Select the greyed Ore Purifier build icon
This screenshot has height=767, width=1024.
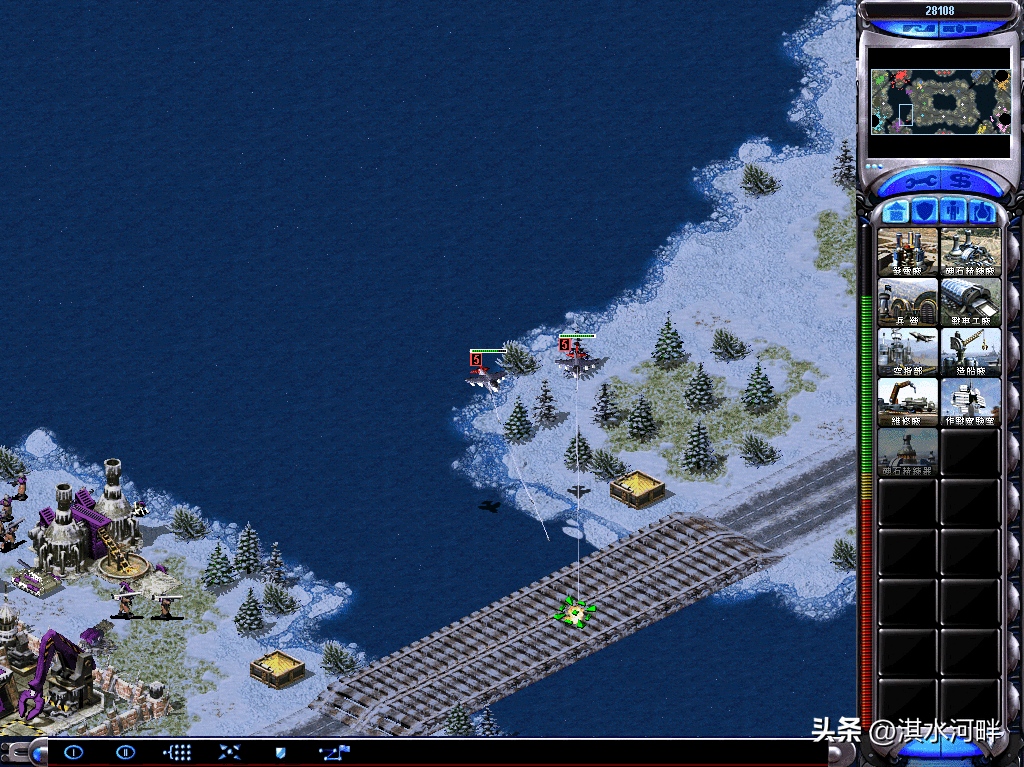[x=908, y=451]
